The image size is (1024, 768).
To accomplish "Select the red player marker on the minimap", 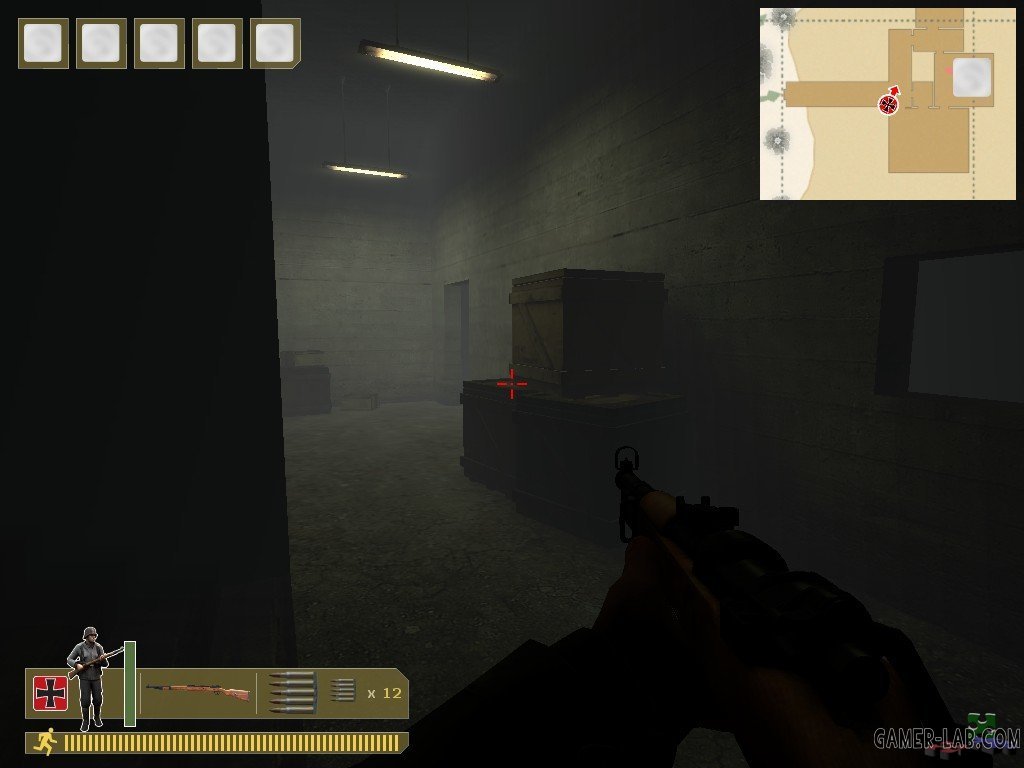I will coord(888,103).
